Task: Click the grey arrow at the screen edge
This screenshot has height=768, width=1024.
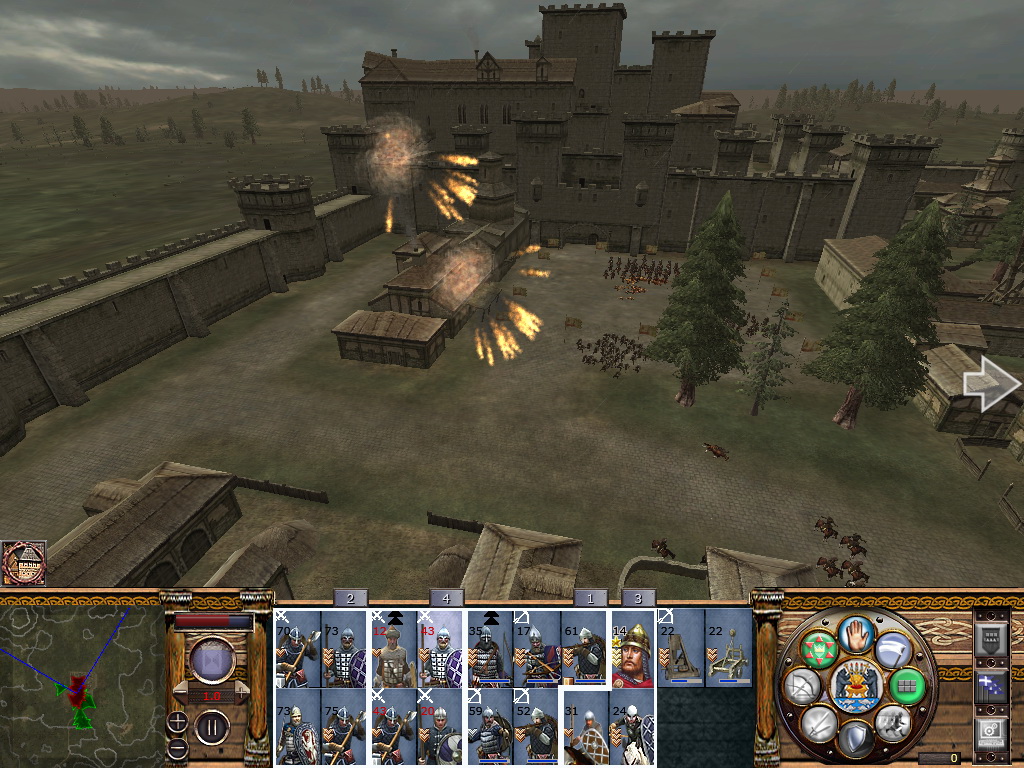Action: coord(990,383)
